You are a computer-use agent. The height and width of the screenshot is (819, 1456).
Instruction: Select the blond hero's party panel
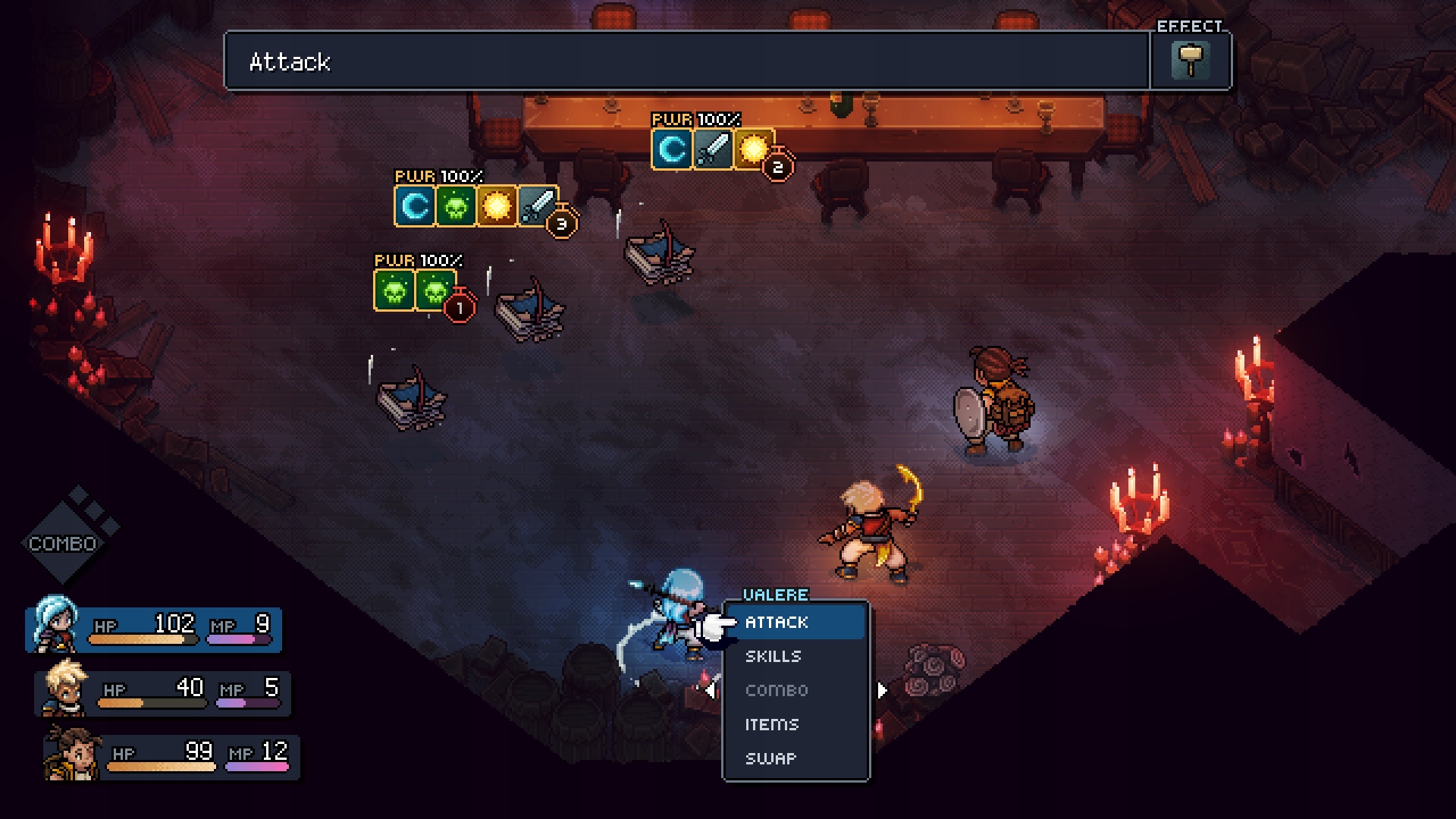coord(164,692)
